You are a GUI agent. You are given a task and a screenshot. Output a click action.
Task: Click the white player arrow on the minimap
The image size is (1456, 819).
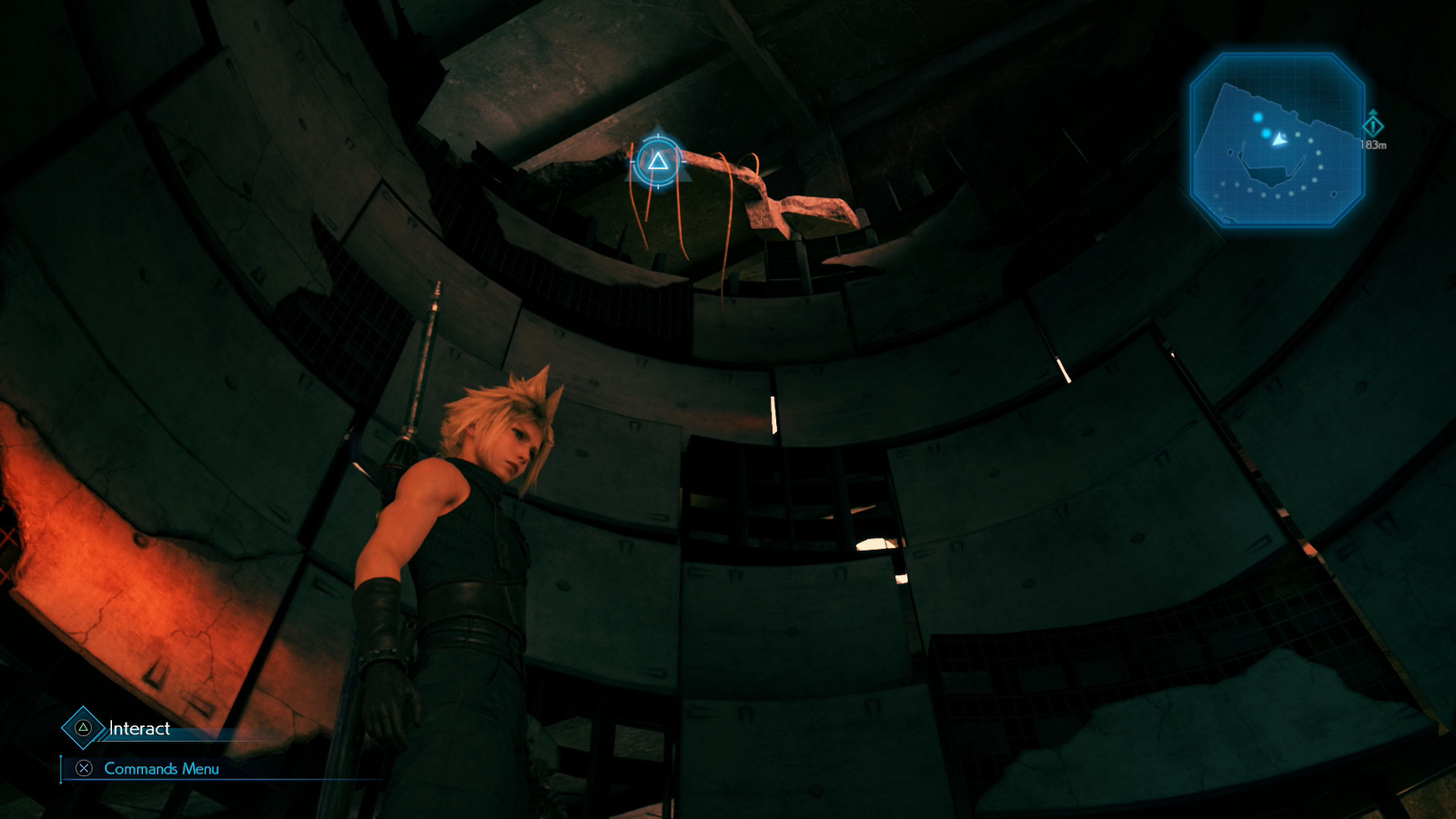click(1279, 140)
